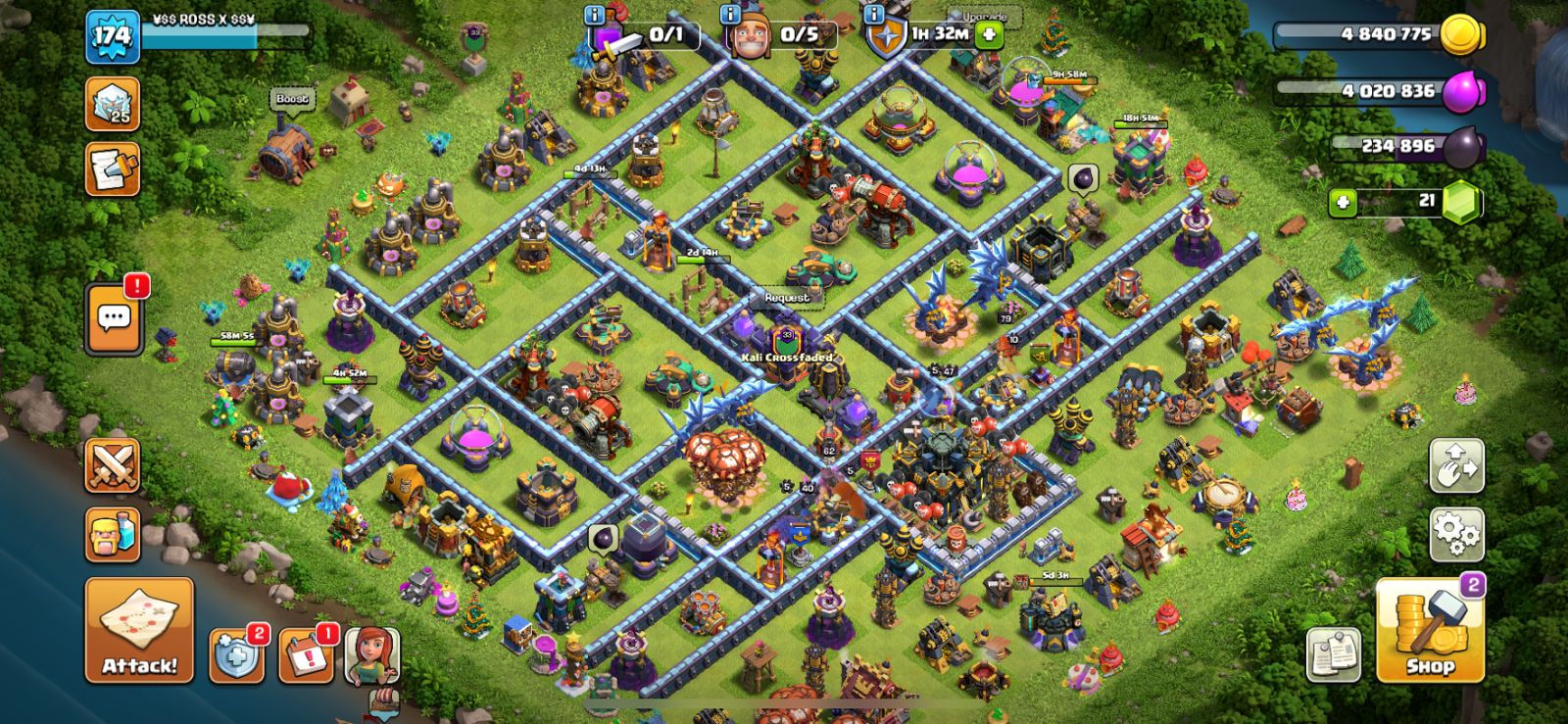Open the events calendar button
The width and height of the screenshot is (1568, 724).
pyautogui.click(x=306, y=655)
